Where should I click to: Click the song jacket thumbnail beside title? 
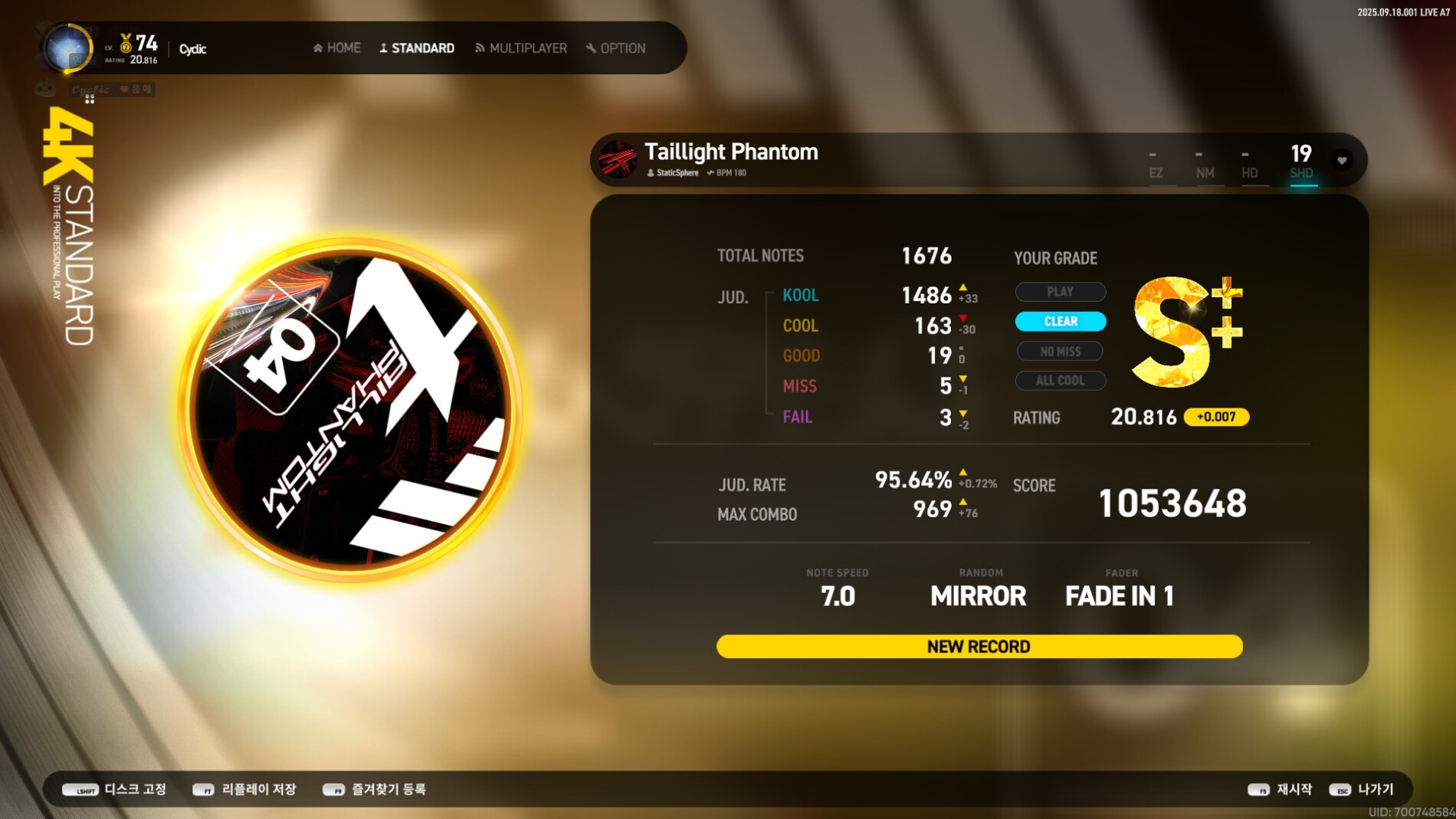(618, 159)
